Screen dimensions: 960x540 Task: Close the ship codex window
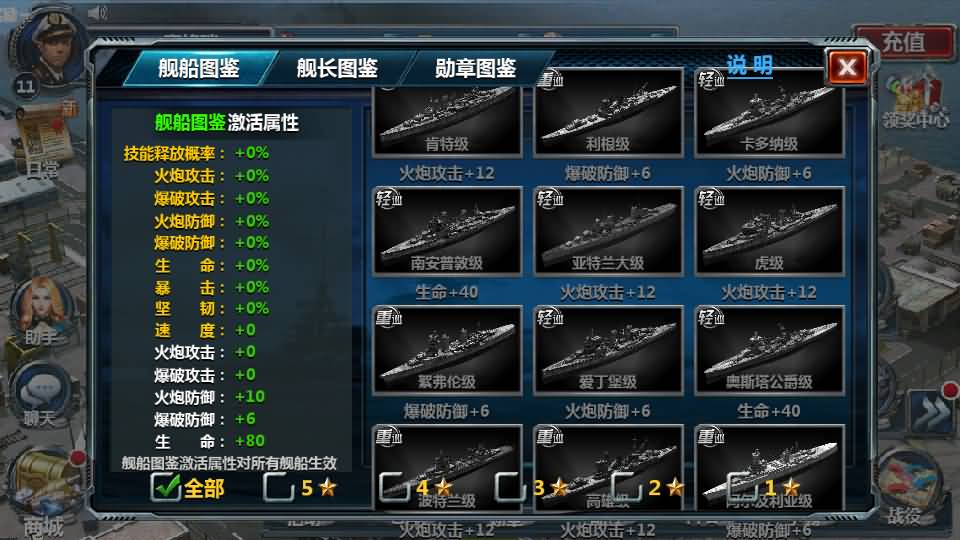pyautogui.click(x=847, y=67)
